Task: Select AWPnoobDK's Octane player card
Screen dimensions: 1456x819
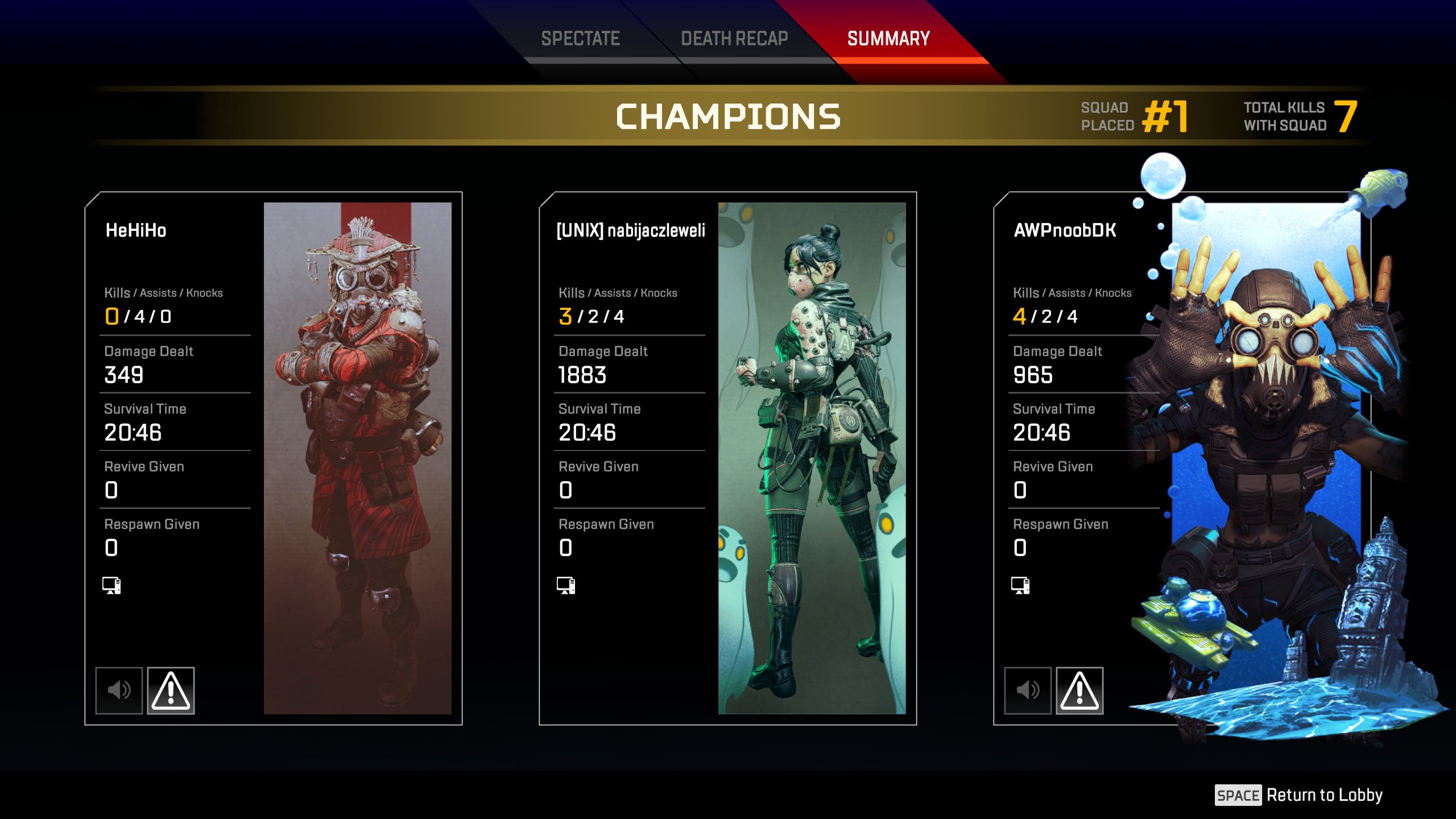Action: pyautogui.click(x=1266, y=458)
